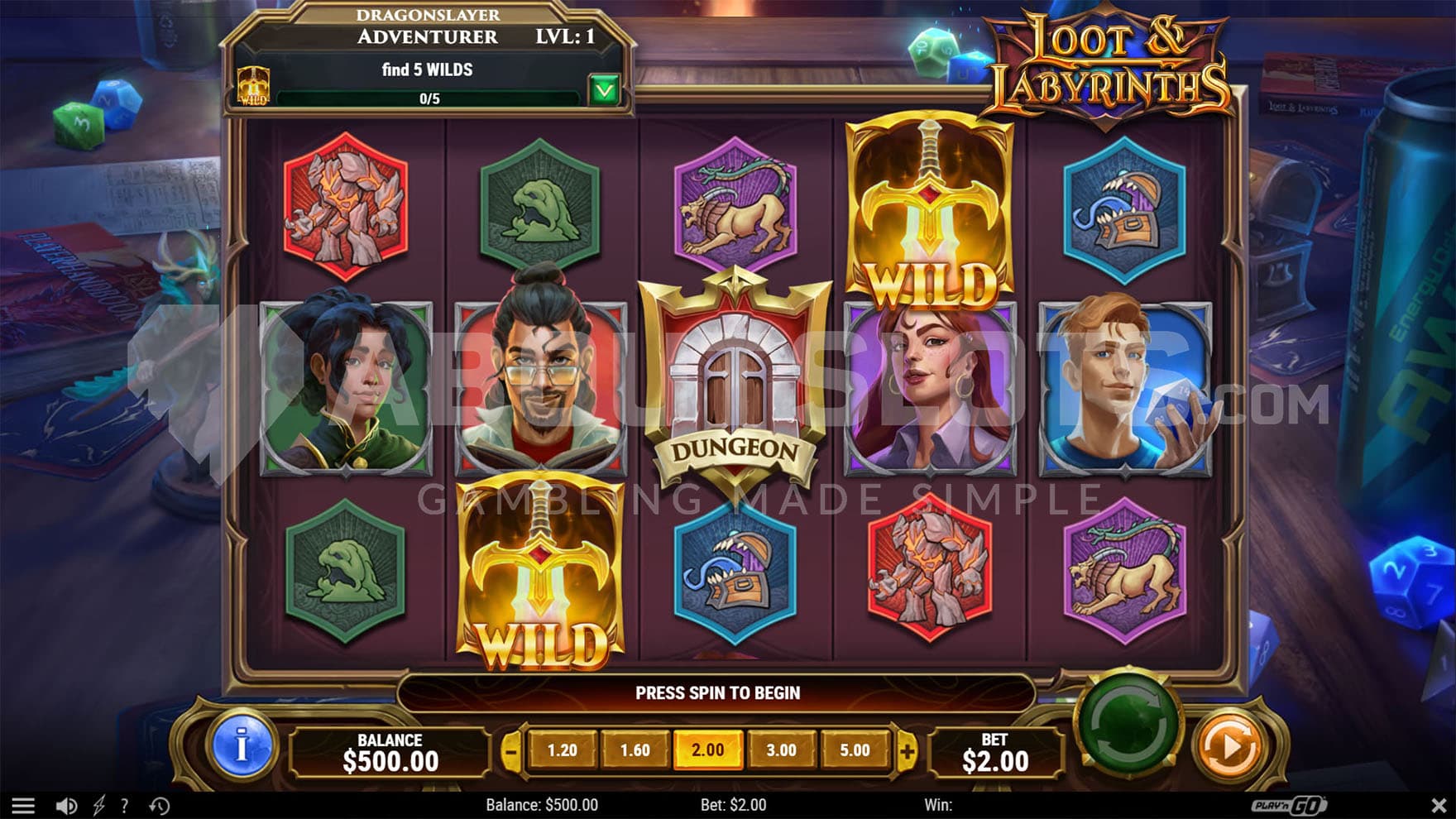Set the bet to 3.00
The image size is (1456, 819).
pos(781,750)
